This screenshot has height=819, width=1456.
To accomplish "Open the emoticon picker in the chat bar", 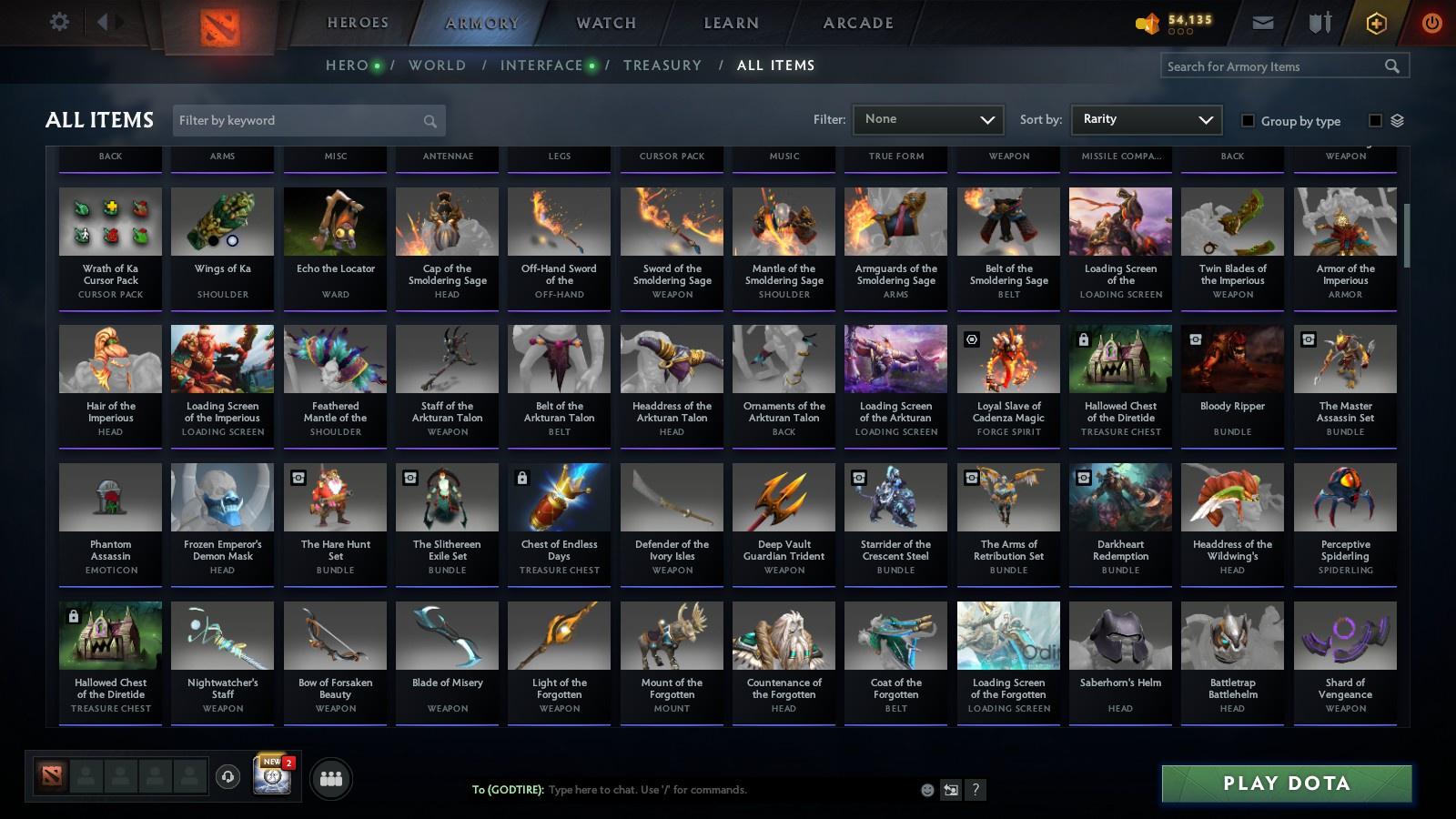I will click(926, 790).
